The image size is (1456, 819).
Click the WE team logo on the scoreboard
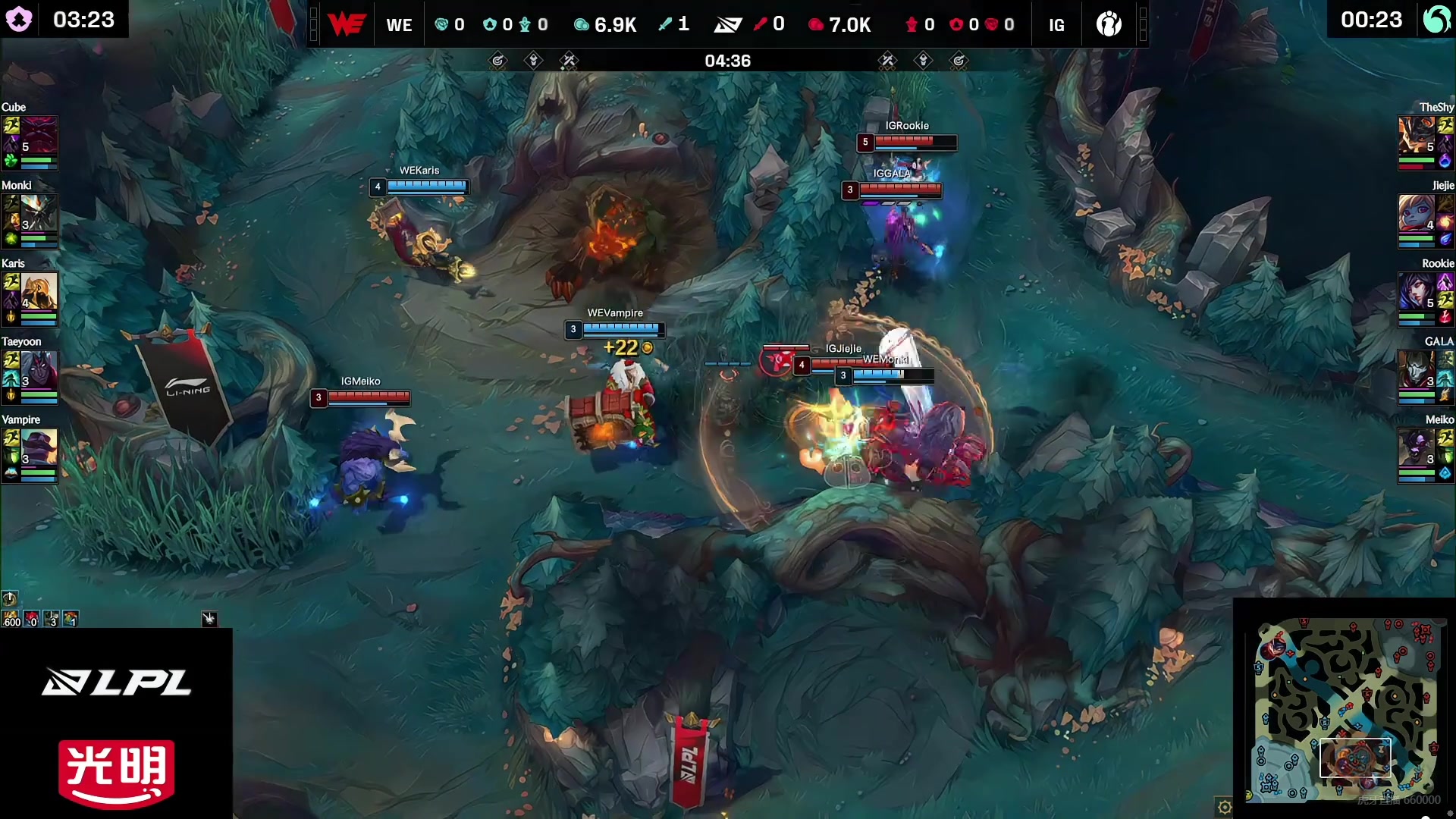tap(347, 24)
